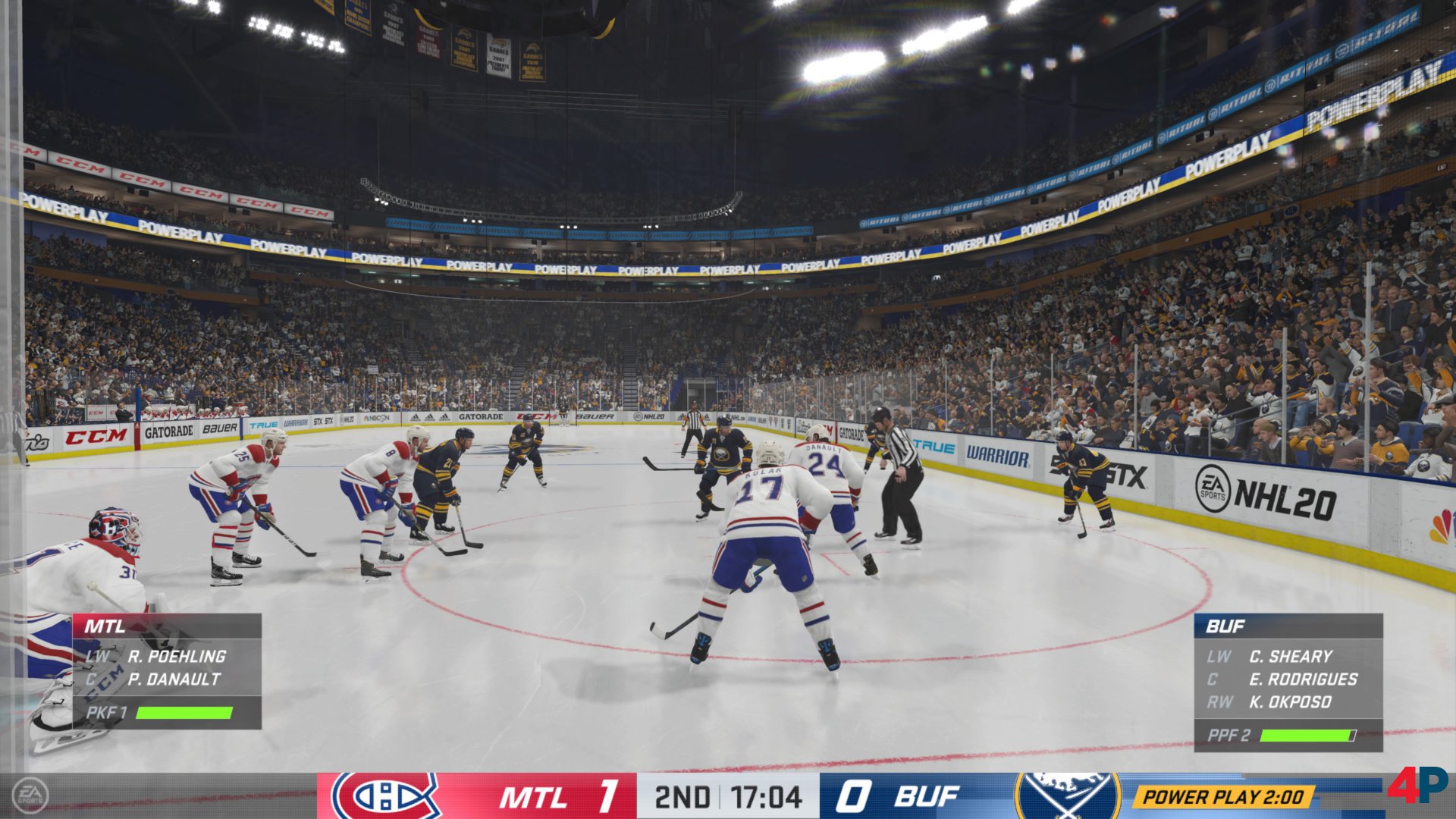Click the EA Sports logo in the corner
Screen dimensions: 1456x819
(30, 795)
